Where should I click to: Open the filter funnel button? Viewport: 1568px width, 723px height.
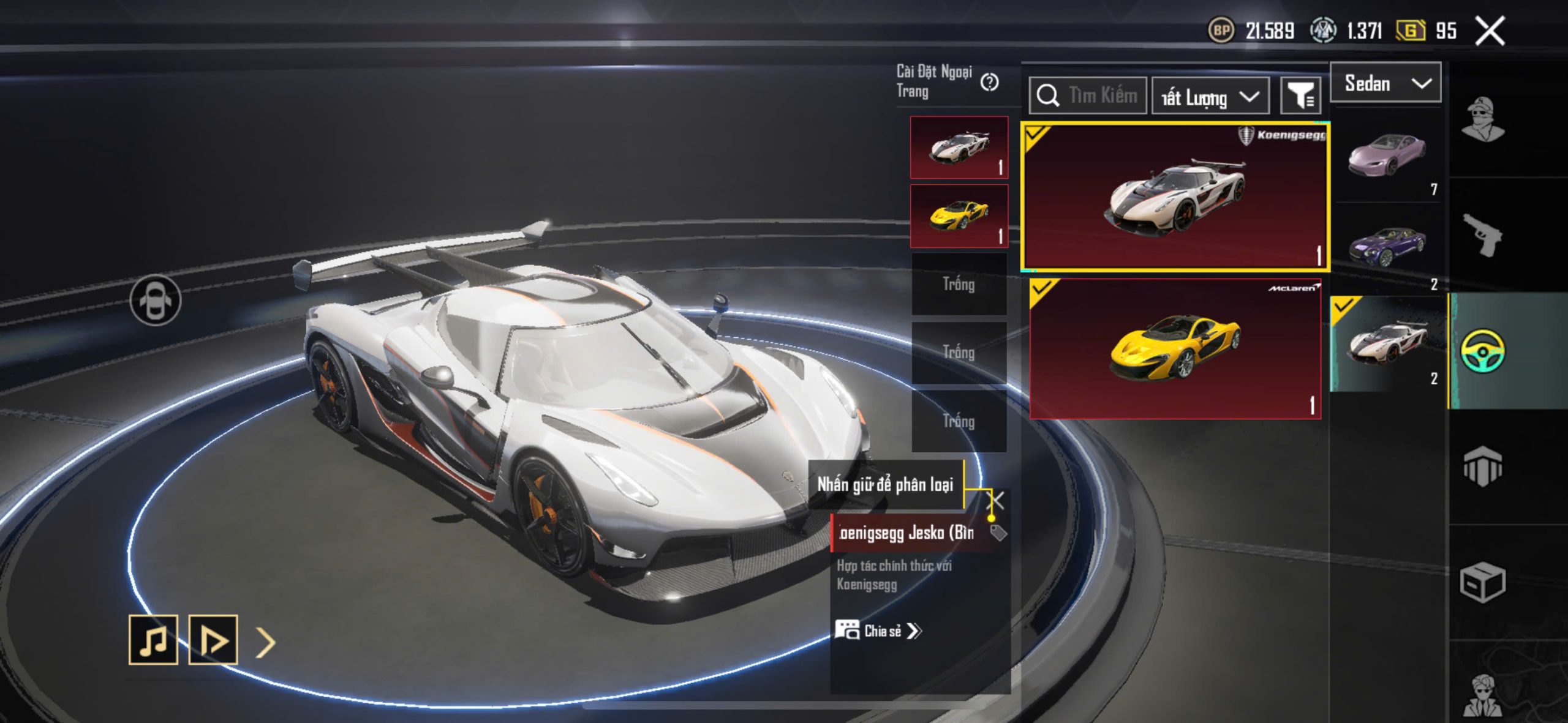1300,96
